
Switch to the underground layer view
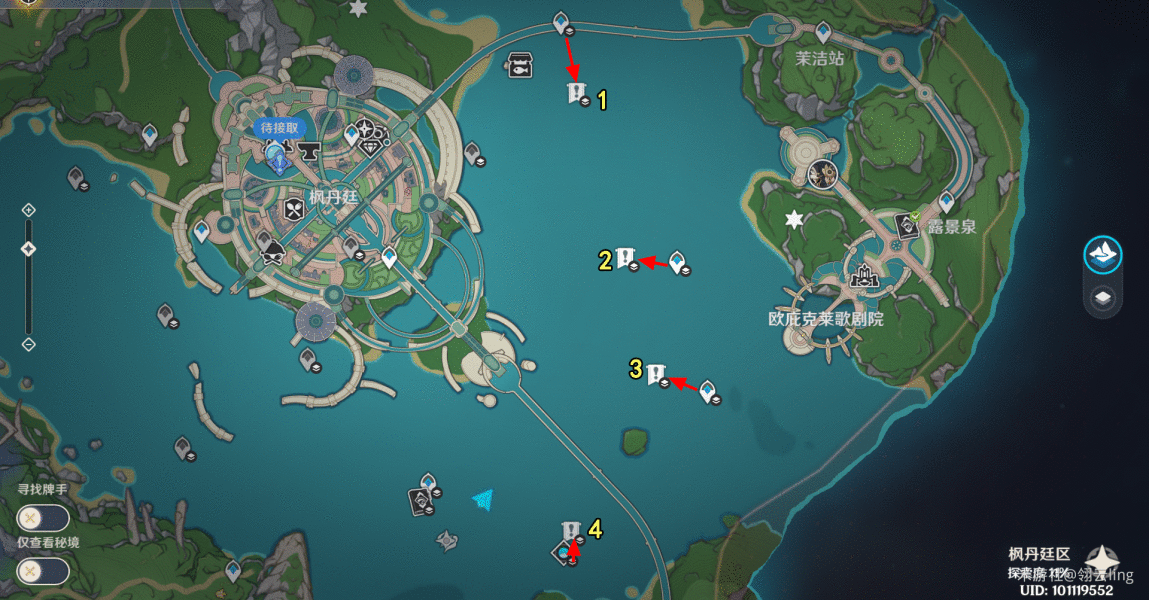tap(1103, 299)
